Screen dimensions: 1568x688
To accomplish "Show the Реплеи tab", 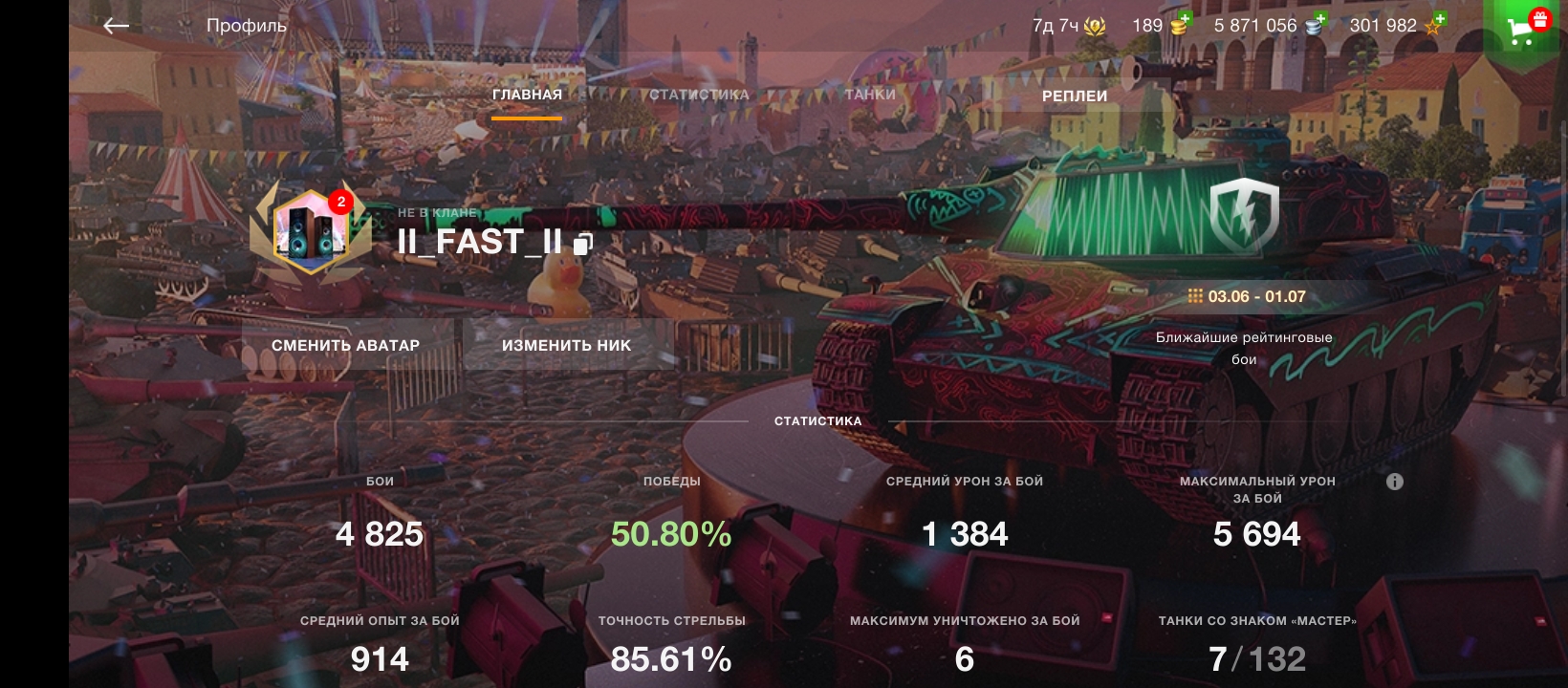I will coord(1074,96).
